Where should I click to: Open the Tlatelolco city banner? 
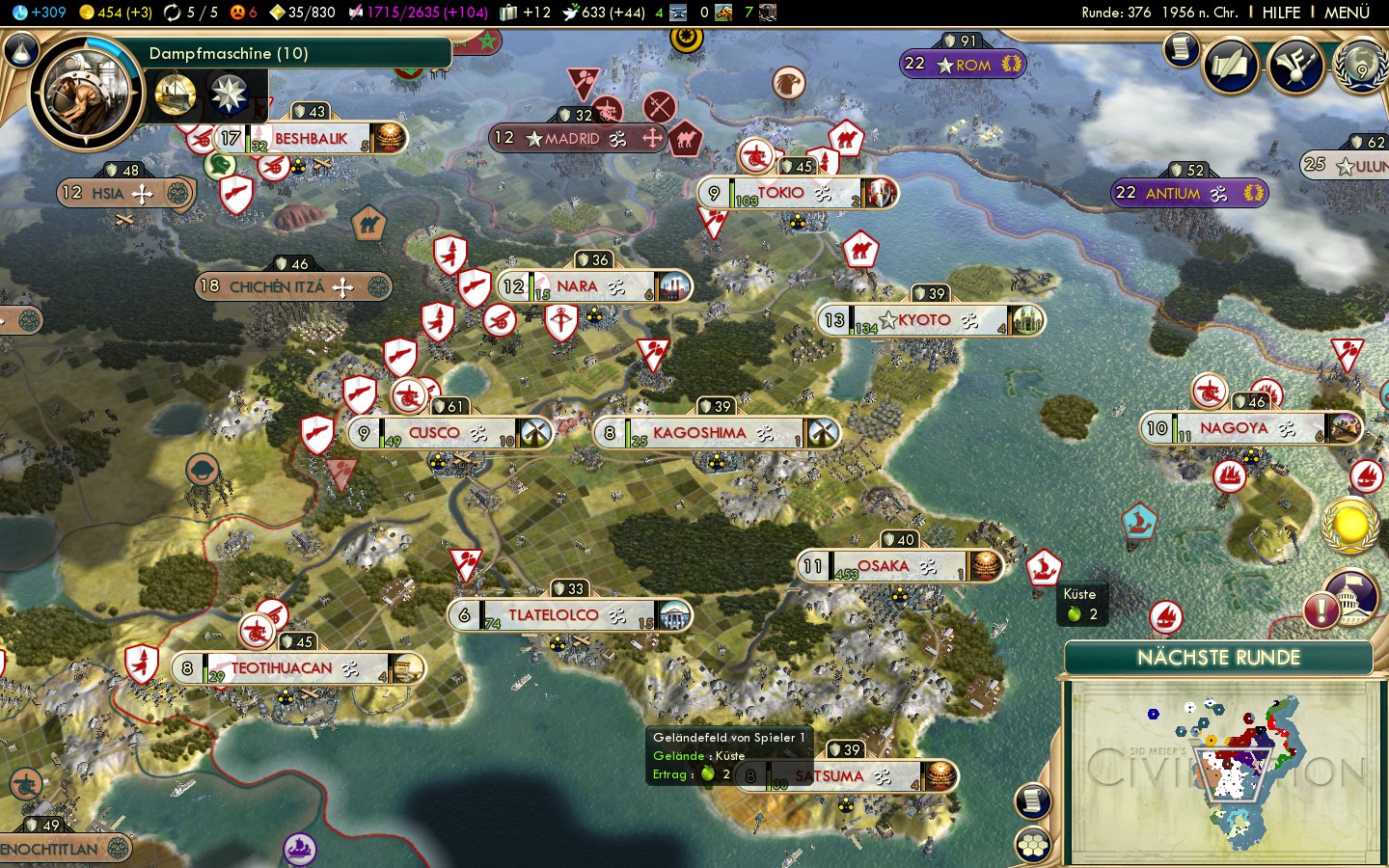(555, 615)
